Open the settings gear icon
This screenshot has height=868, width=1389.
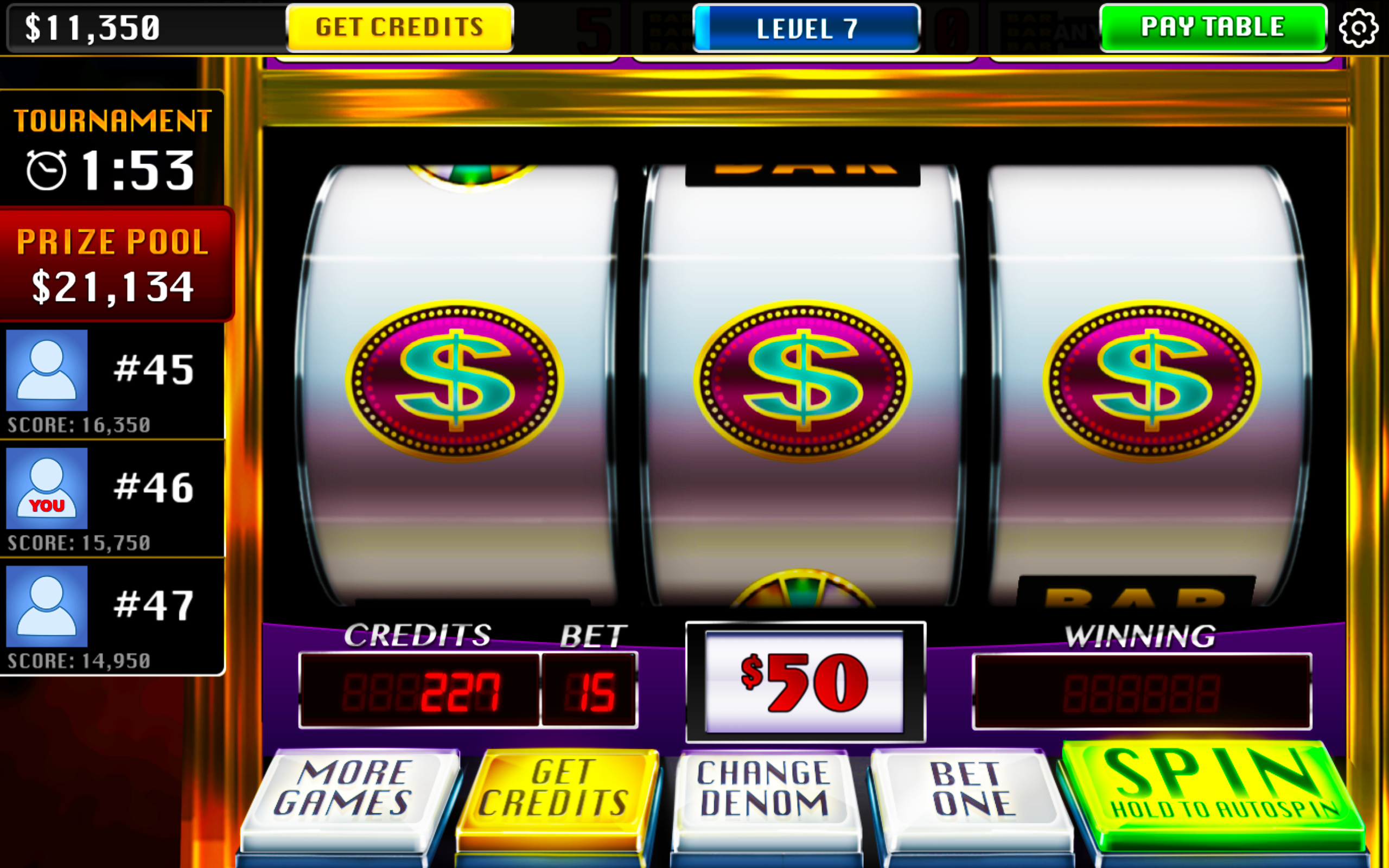tap(1360, 27)
